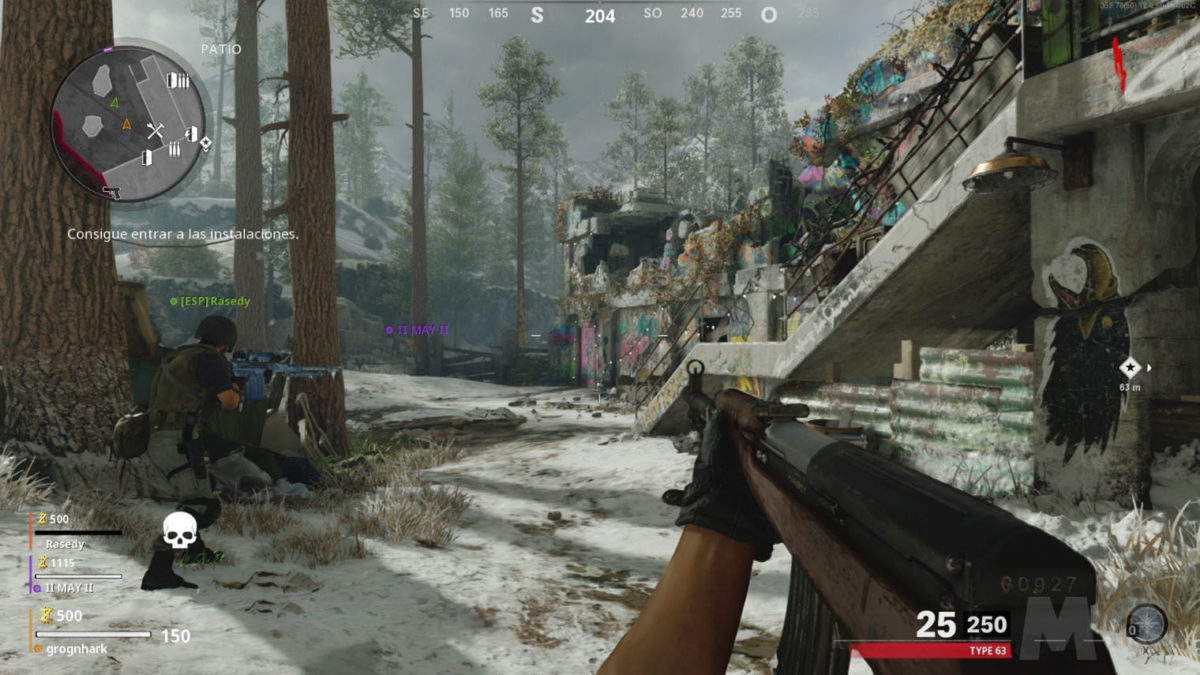The height and width of the screenshot is (675, 1200).
Task: Select the orange A marker on the minimap
Action: pos(126,124)
